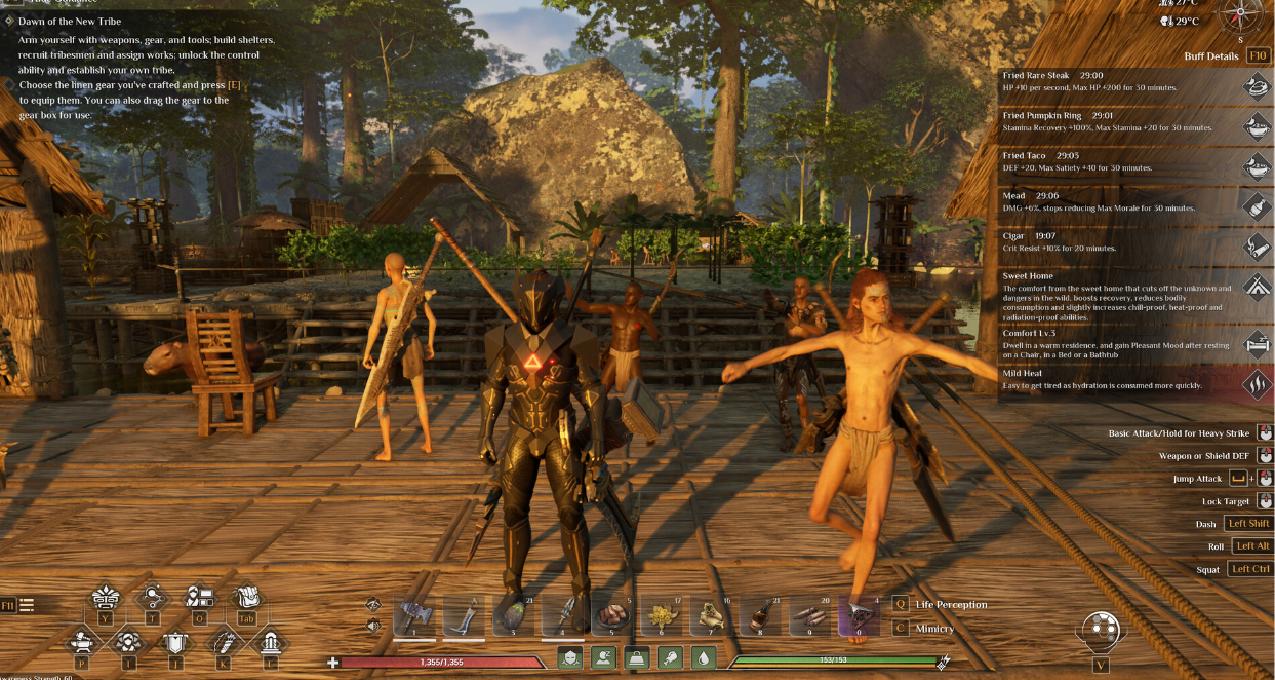1275x680 pixels.
Task: Select the Fried Rare Steak buff icon
Action: [x=1255, y=87]
